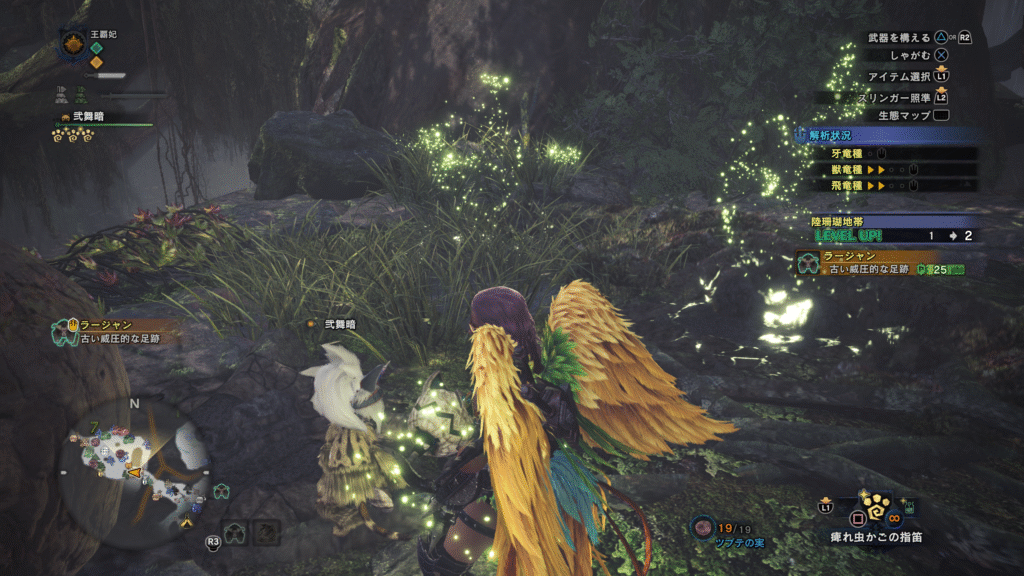Click the 陸珊瑚地帯 level up notice

[892, 229]
